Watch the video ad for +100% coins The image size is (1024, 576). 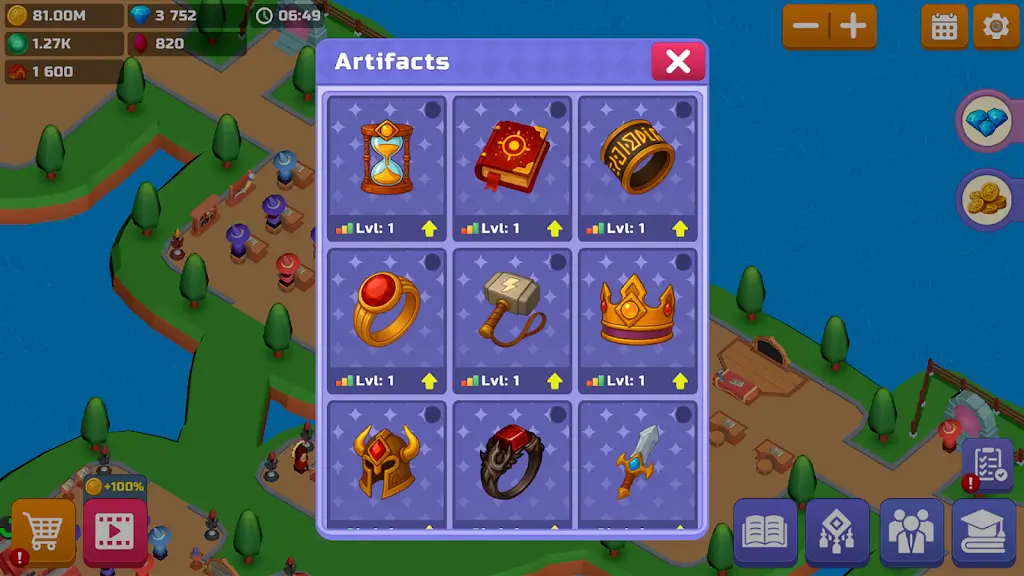(115, 532)
